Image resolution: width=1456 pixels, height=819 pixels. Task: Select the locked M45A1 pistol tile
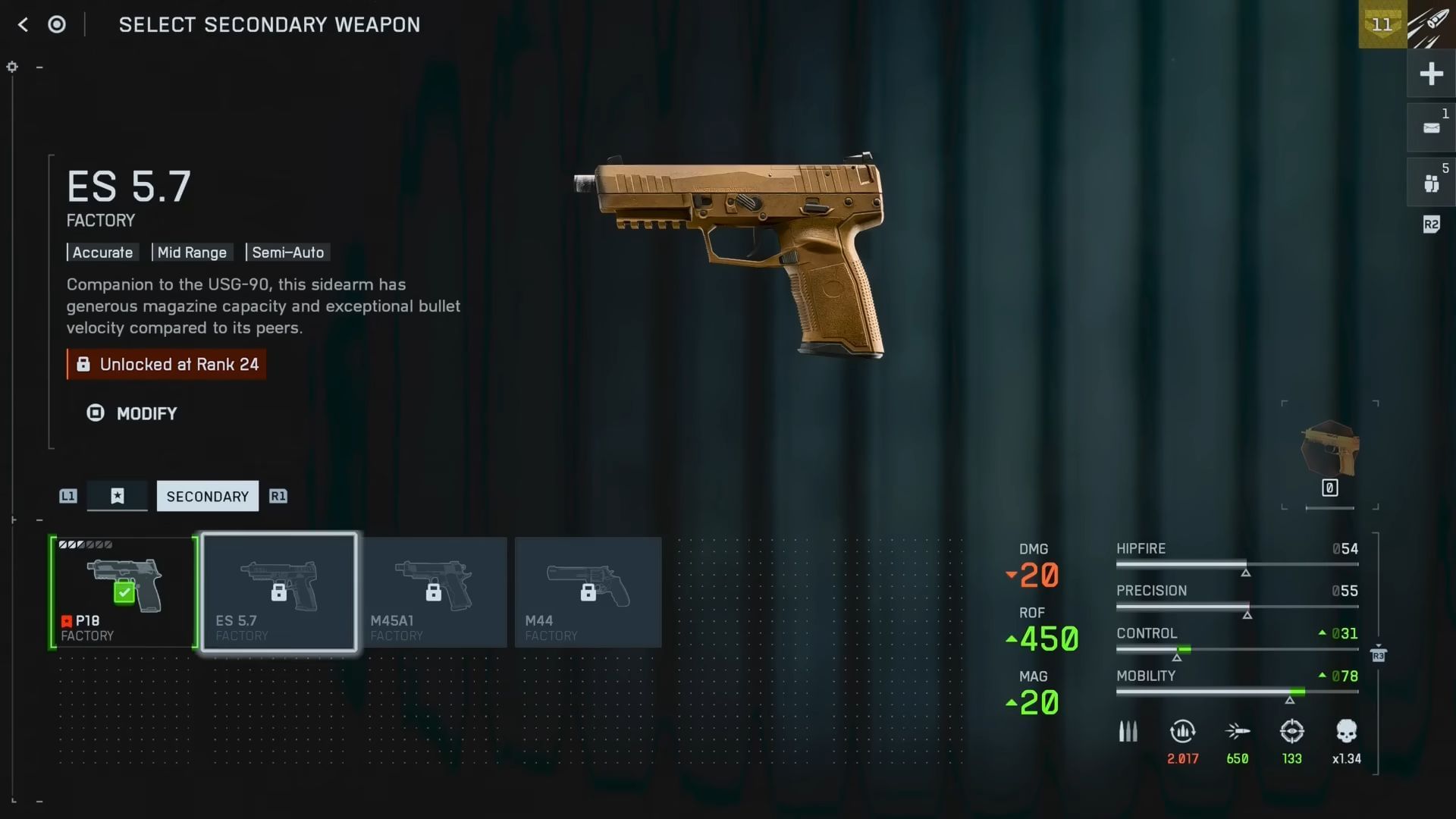(434, 592)
